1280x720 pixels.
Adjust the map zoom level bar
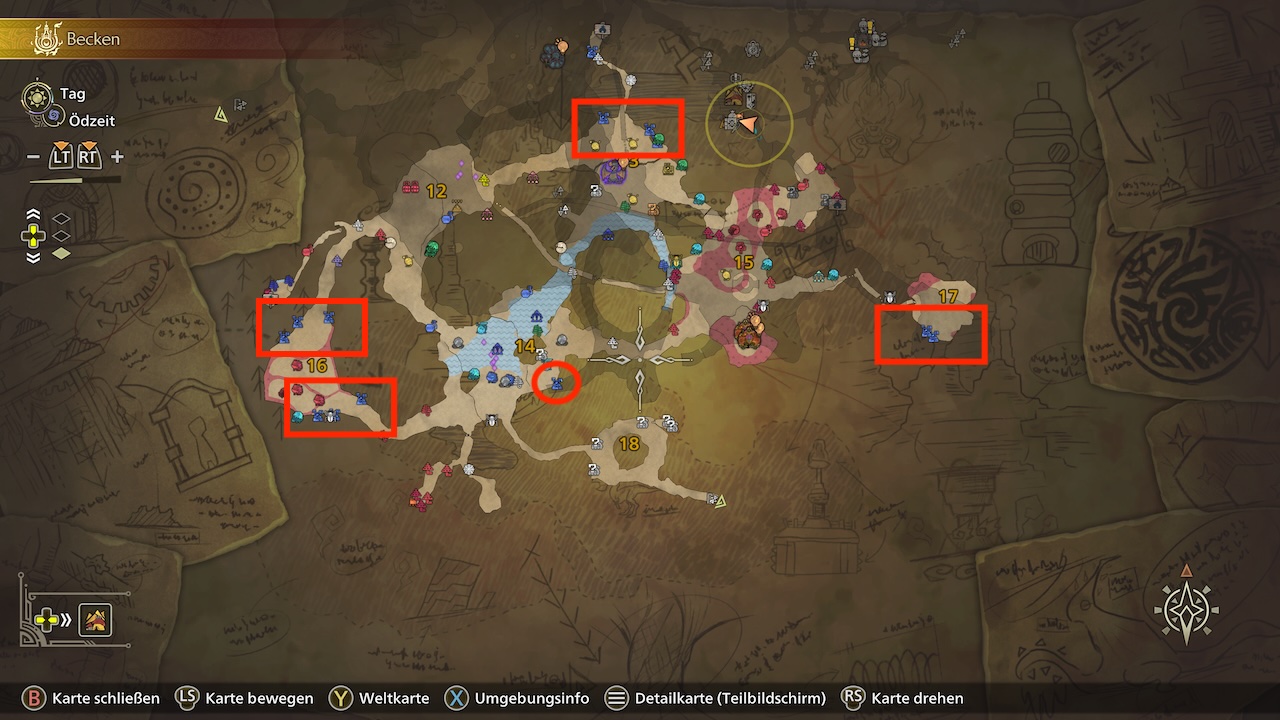point(75,180)
